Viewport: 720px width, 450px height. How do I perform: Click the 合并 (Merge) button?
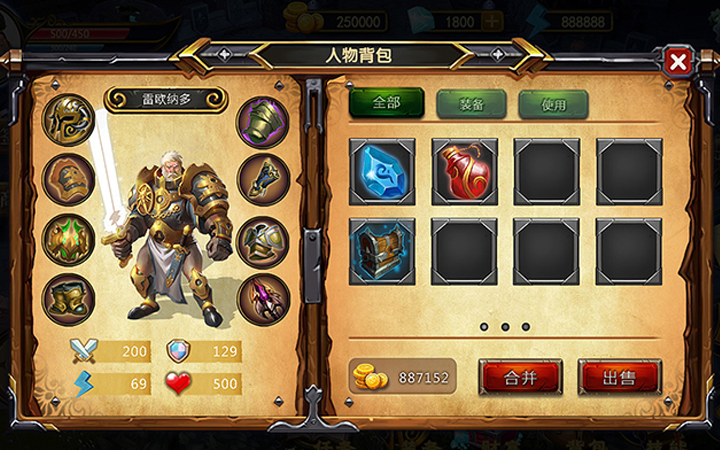(x=520, y=377)
